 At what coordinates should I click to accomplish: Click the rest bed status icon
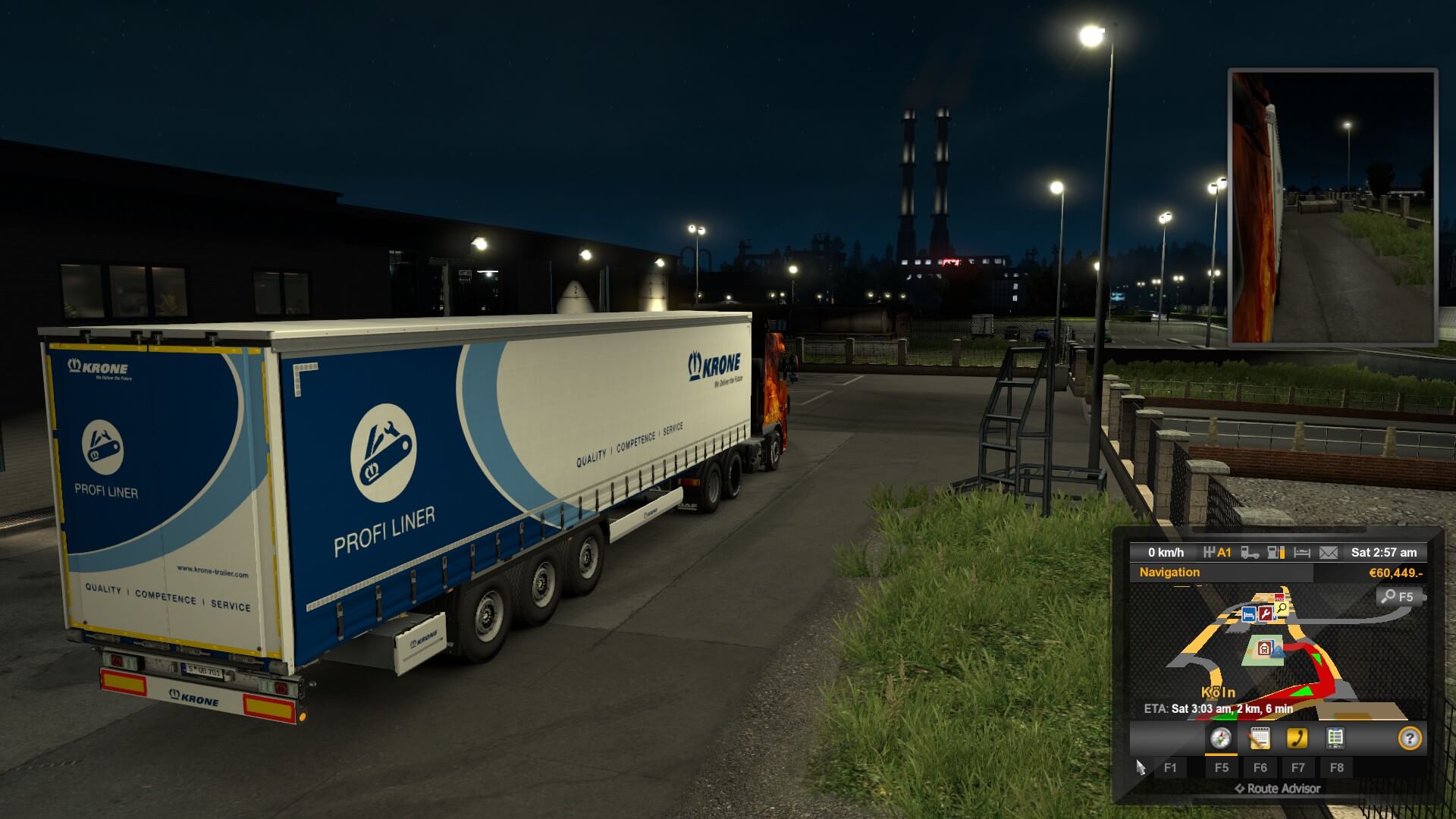(1302, 553)
